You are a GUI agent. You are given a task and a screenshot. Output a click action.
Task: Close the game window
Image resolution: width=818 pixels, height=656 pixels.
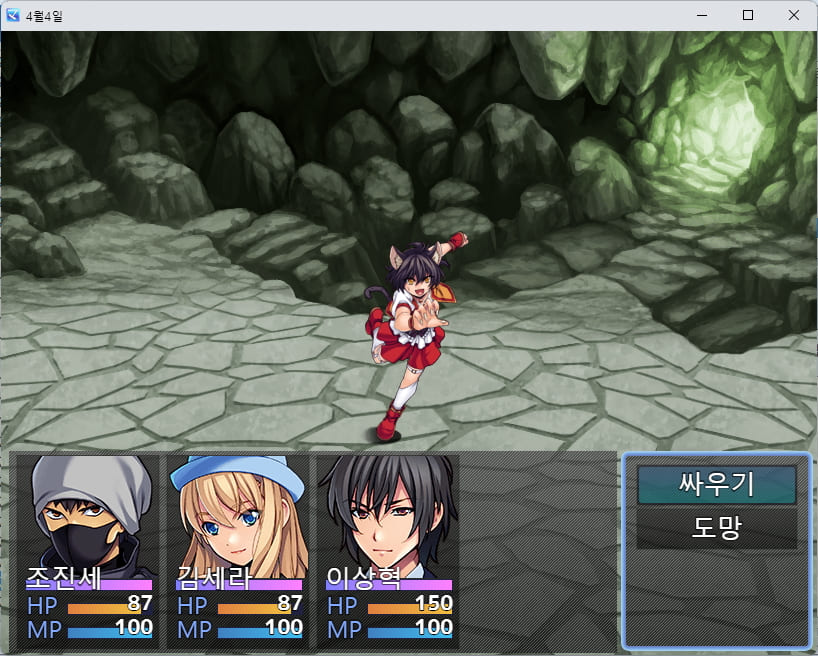click(x=793, y=15)
